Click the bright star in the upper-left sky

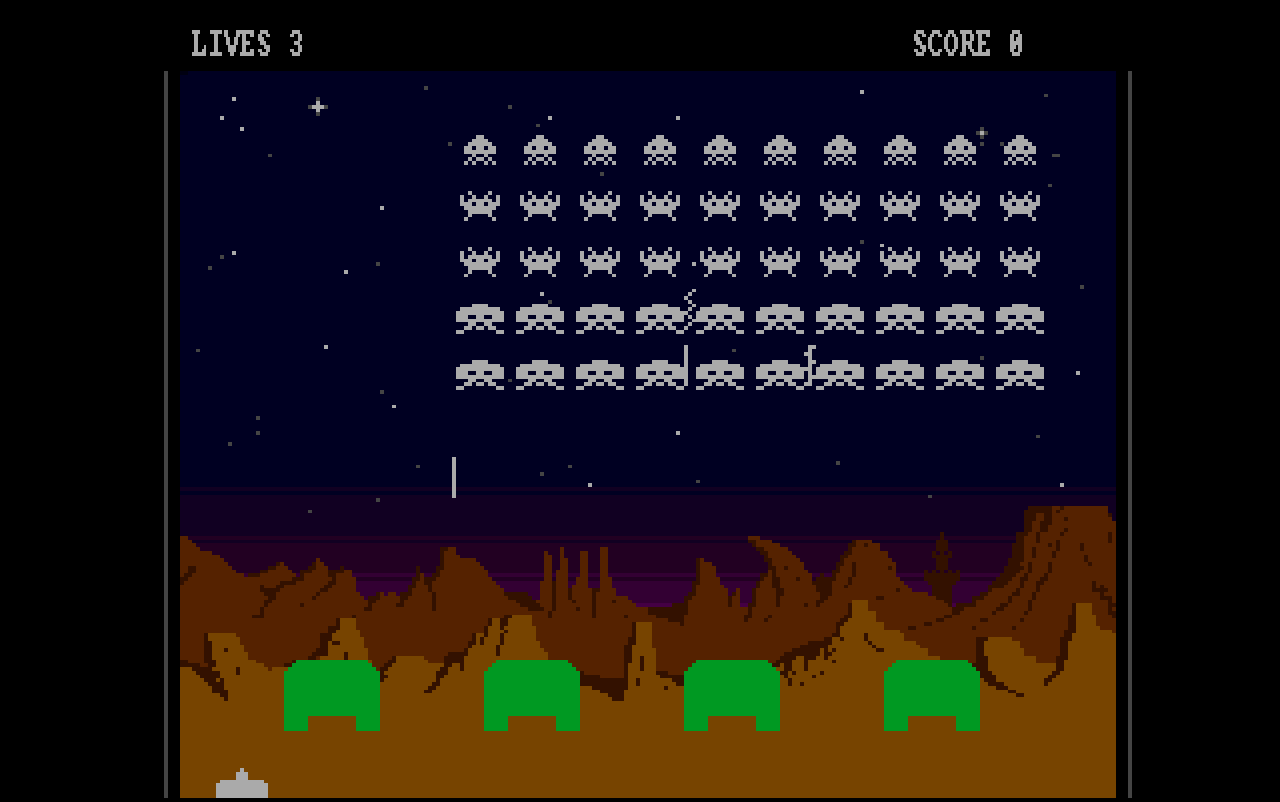pyautogui.click(x=318, y=105)
